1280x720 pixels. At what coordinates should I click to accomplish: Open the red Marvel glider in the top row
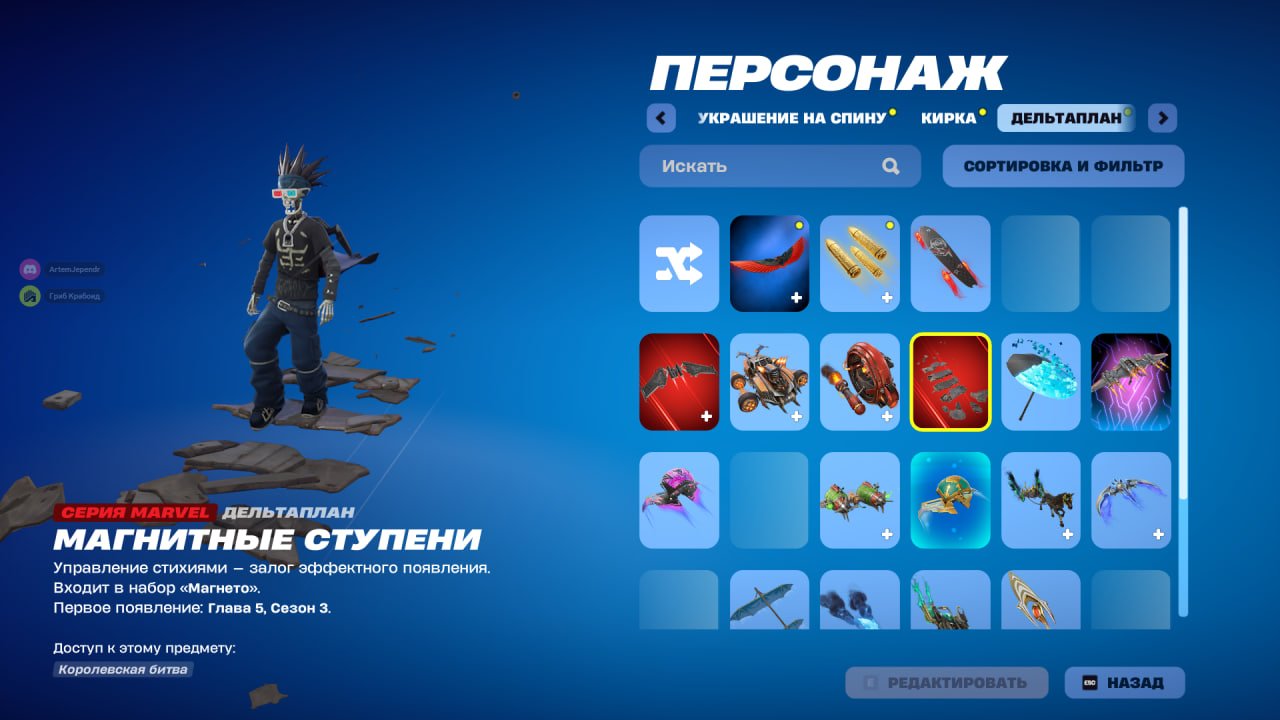tap(769, 263)
